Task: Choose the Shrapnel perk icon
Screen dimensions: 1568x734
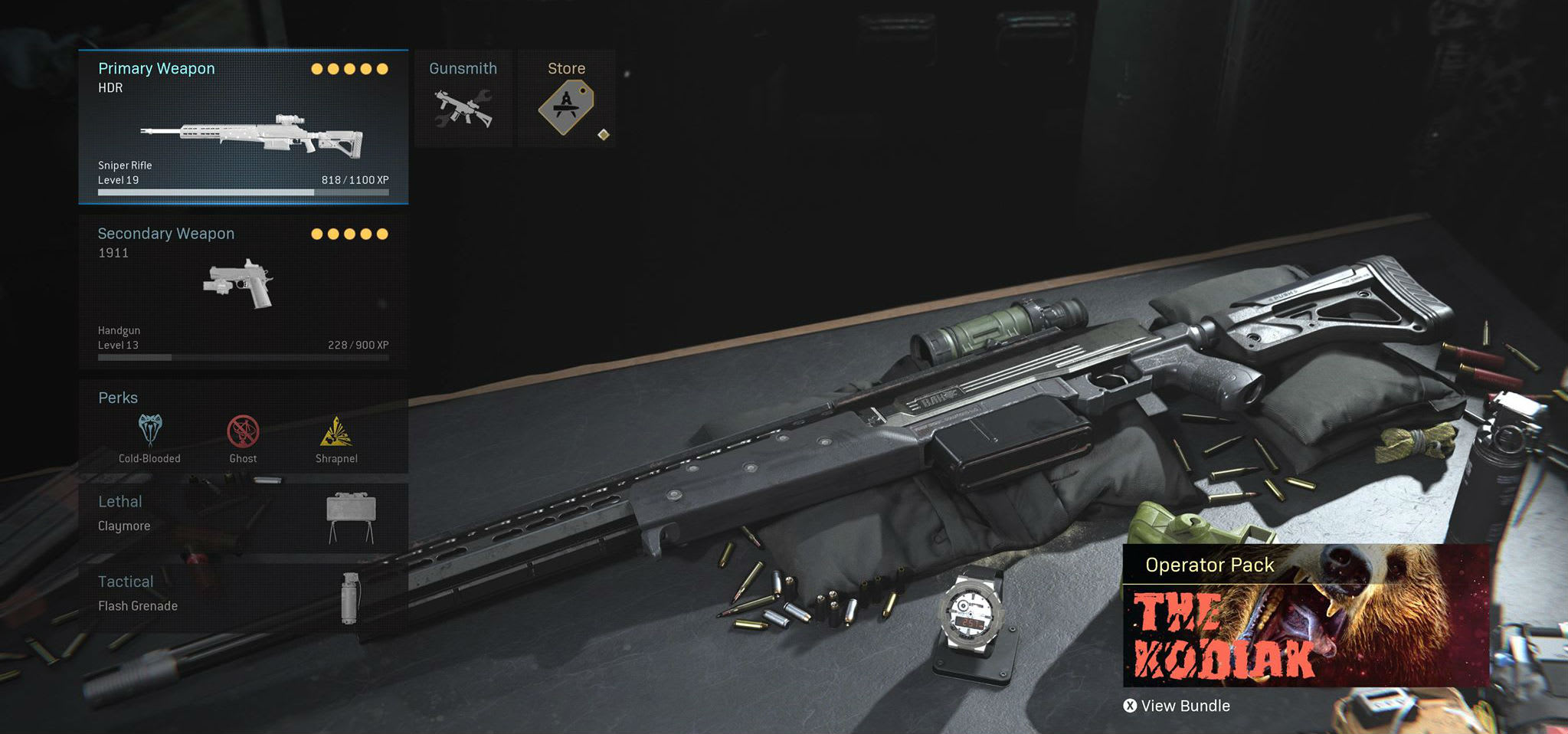Action: pos(336,433)
